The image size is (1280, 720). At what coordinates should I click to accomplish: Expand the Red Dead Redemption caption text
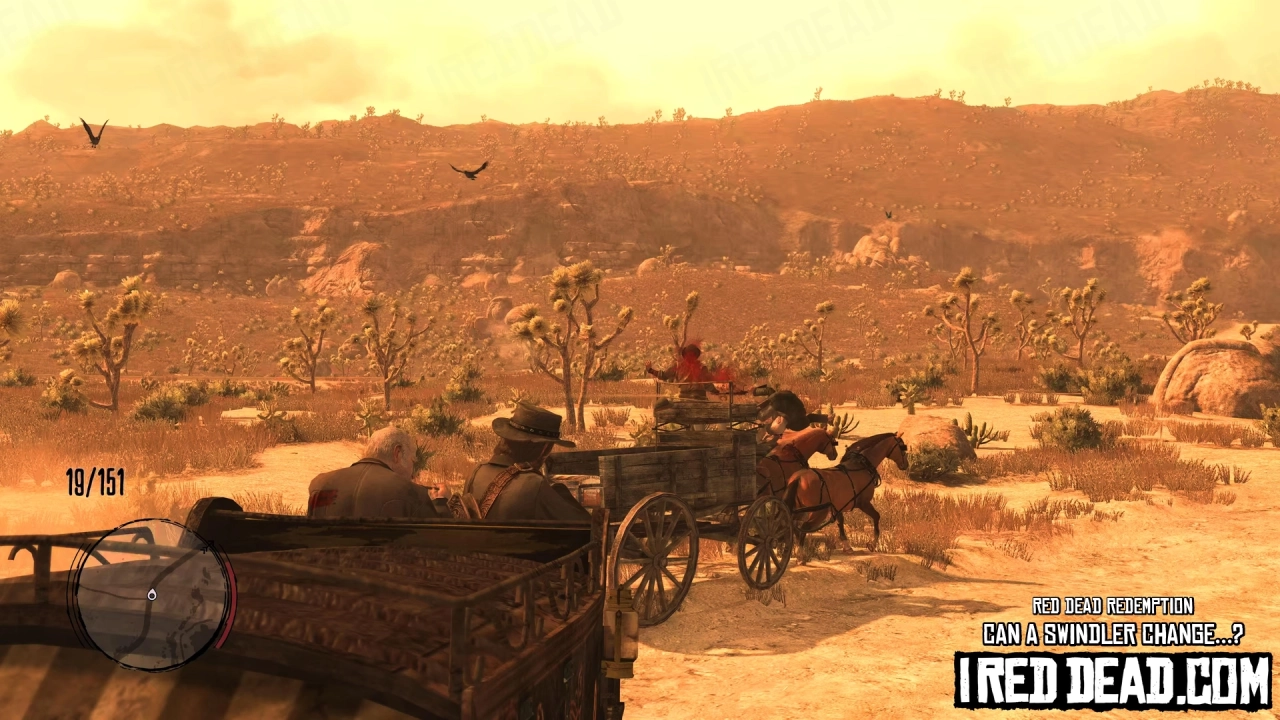click(1112, 606)
